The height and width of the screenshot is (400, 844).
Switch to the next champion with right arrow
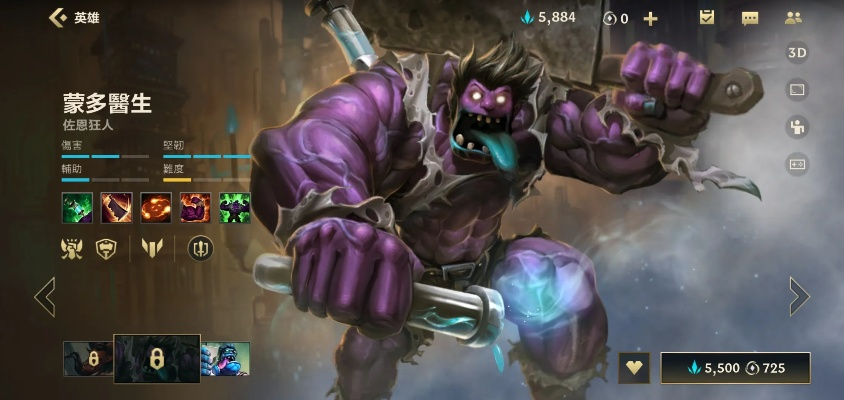pos(798,296)
